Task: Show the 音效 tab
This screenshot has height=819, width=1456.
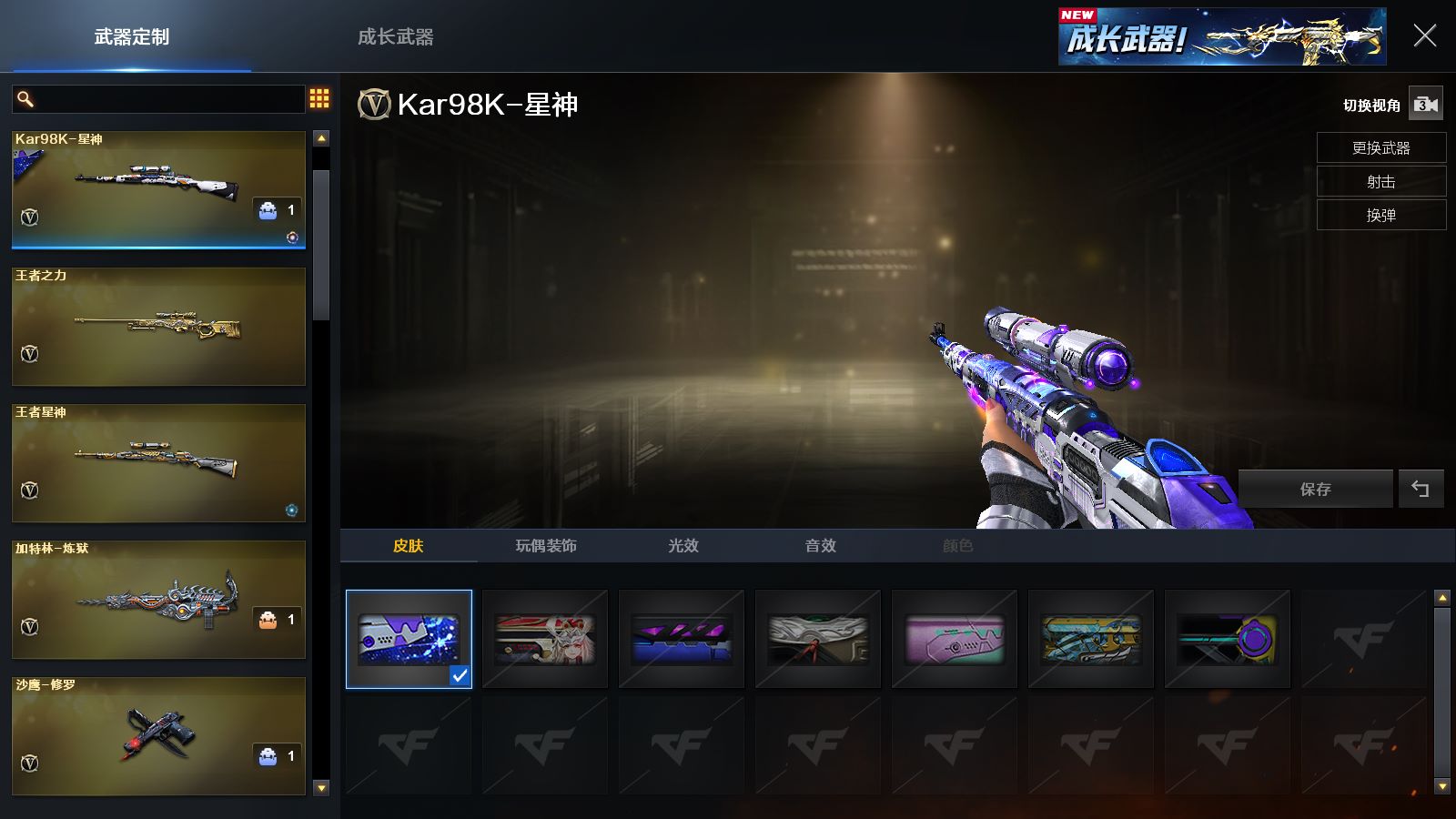Action: tap(820, 545)
